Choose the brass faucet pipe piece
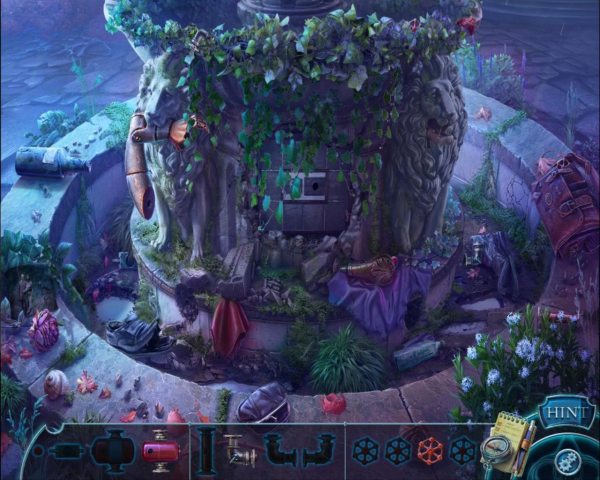Screen dimensions: 600x480 tap(239, 450)
